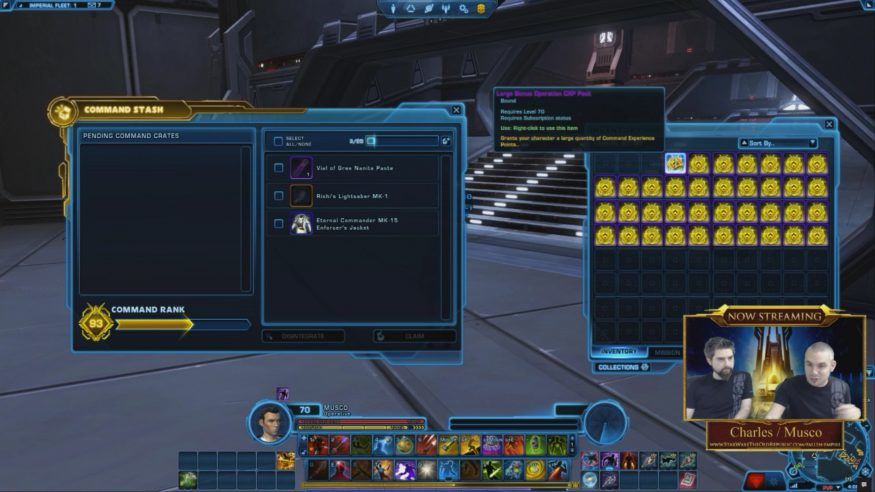Check the Rishi's Lightsaber MK-1 checkbox
This screenshot has height=492, width=875.
click(x=278, y=195)
